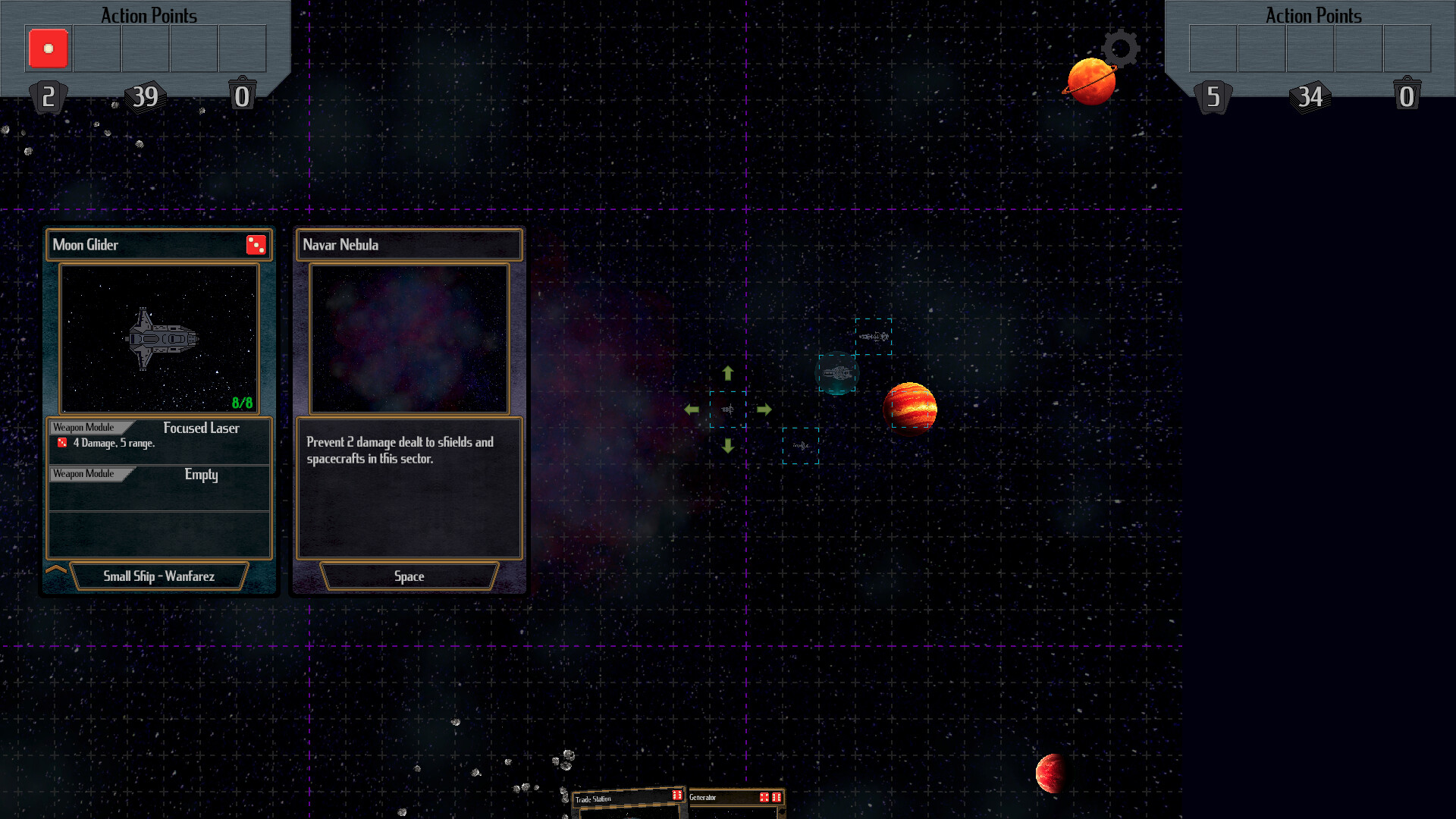Click the green right movement arrow

tap(764, 409)
